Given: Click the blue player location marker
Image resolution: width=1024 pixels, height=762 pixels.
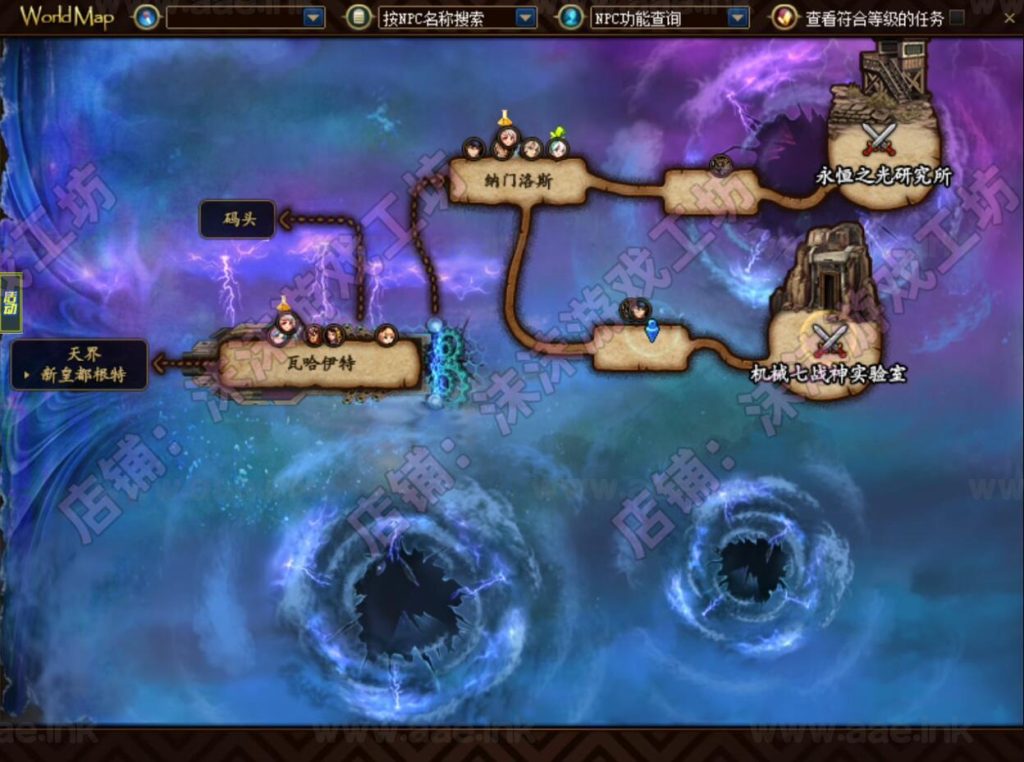Looking at the screenshot, I should coord(652,330).
